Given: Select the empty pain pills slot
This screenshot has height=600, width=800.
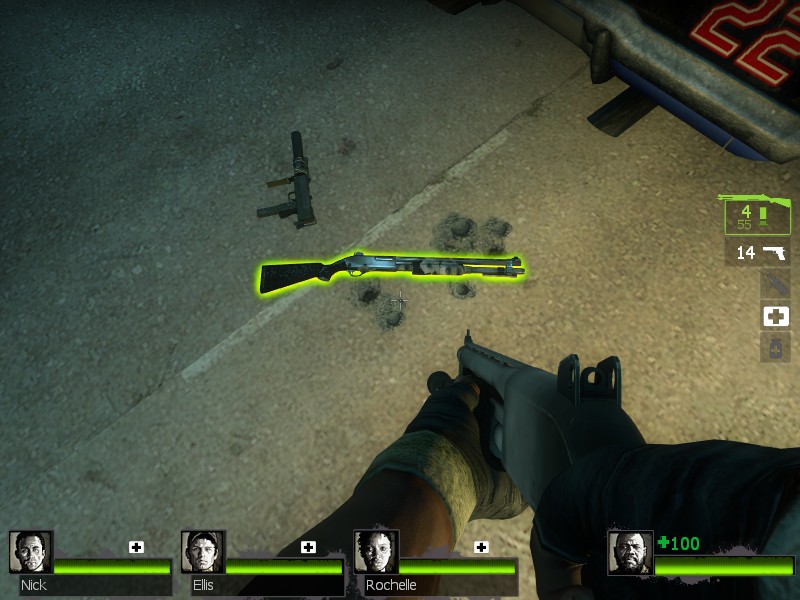Looking at the screenshot, I should click(x=775, y=348).
